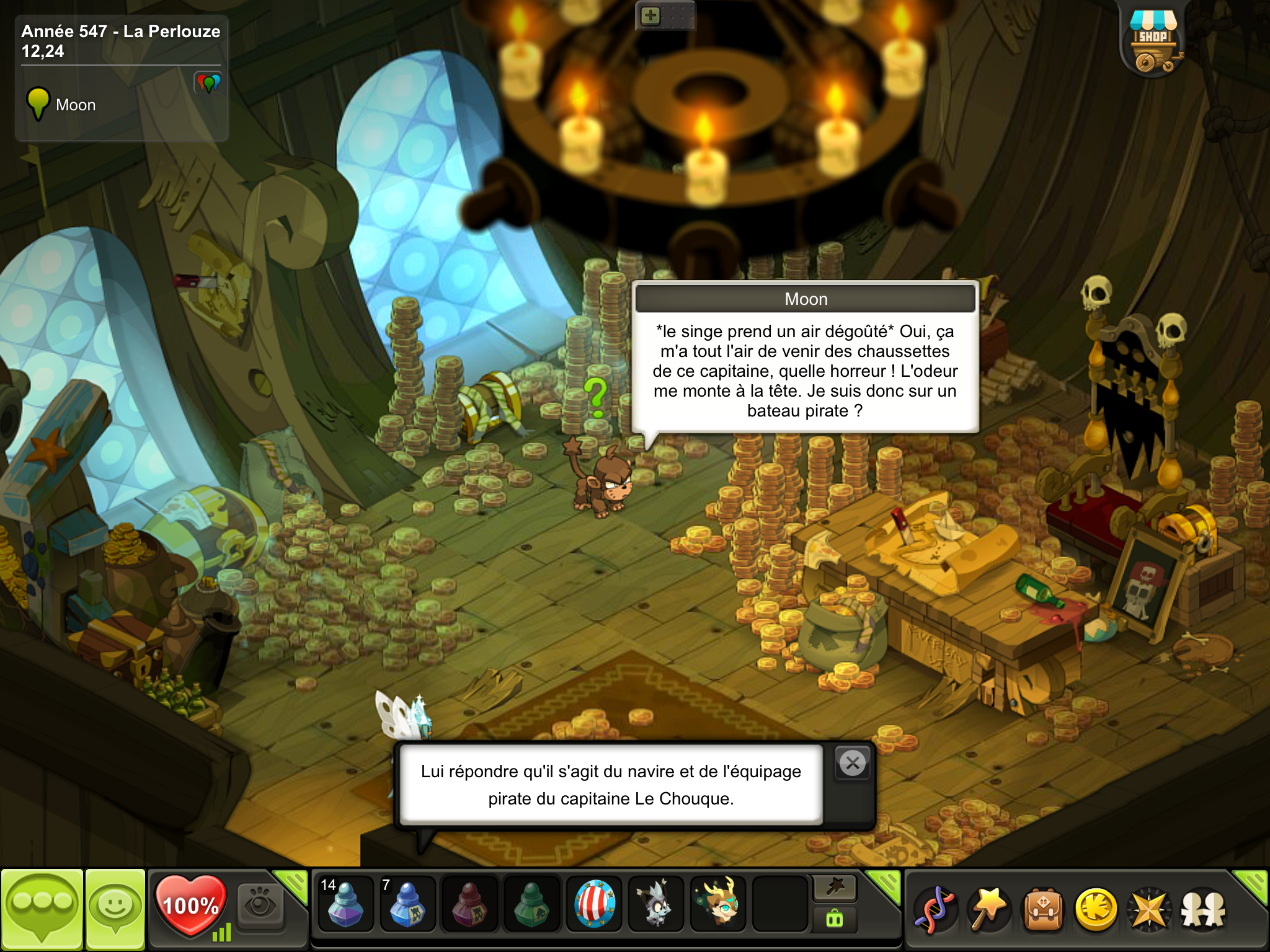Screen dimensions: 1270x952
Task: Open the chat speech bubble
Action: 42,909
